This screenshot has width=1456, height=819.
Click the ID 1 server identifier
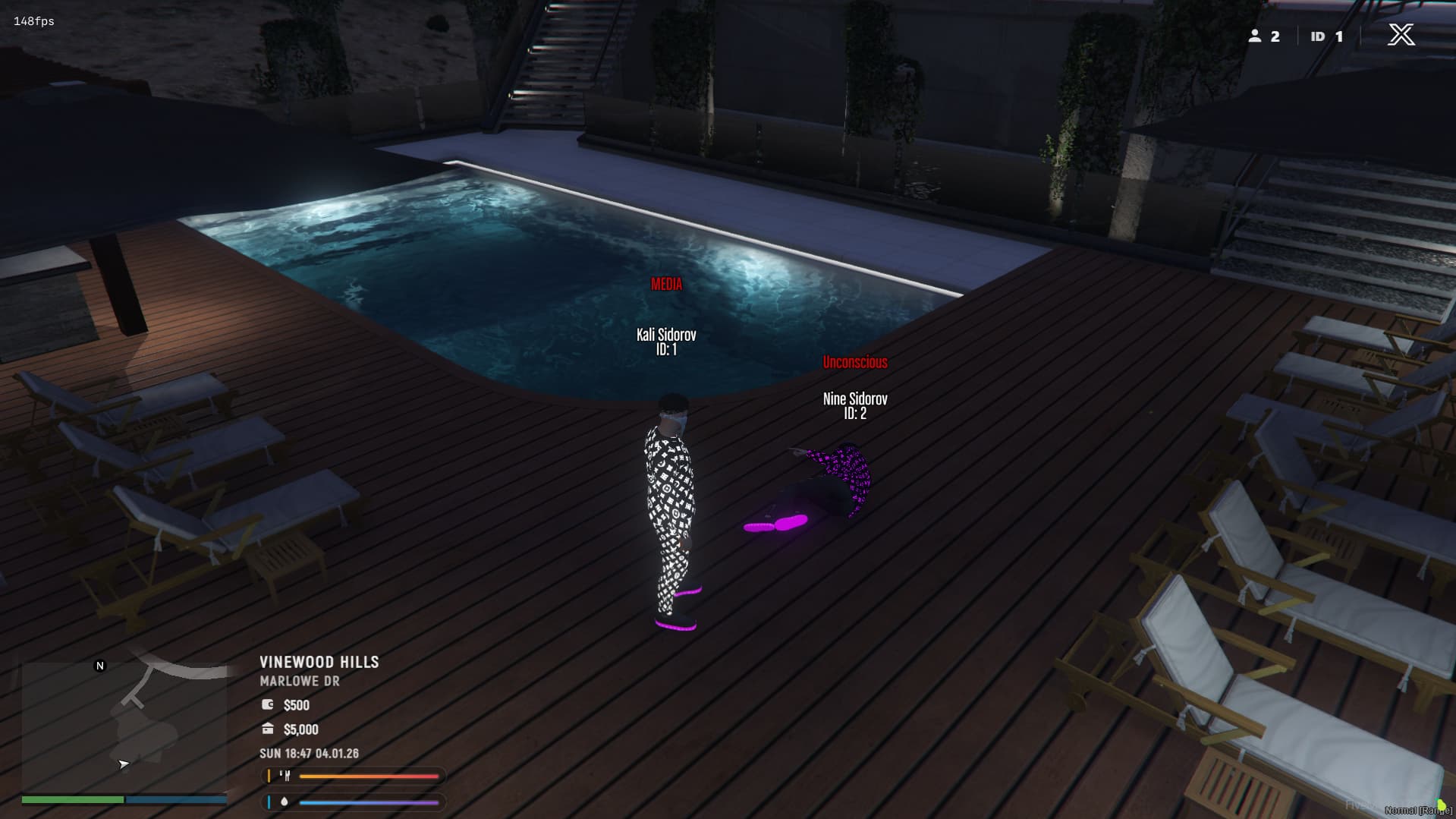[x=1325, y=36]
